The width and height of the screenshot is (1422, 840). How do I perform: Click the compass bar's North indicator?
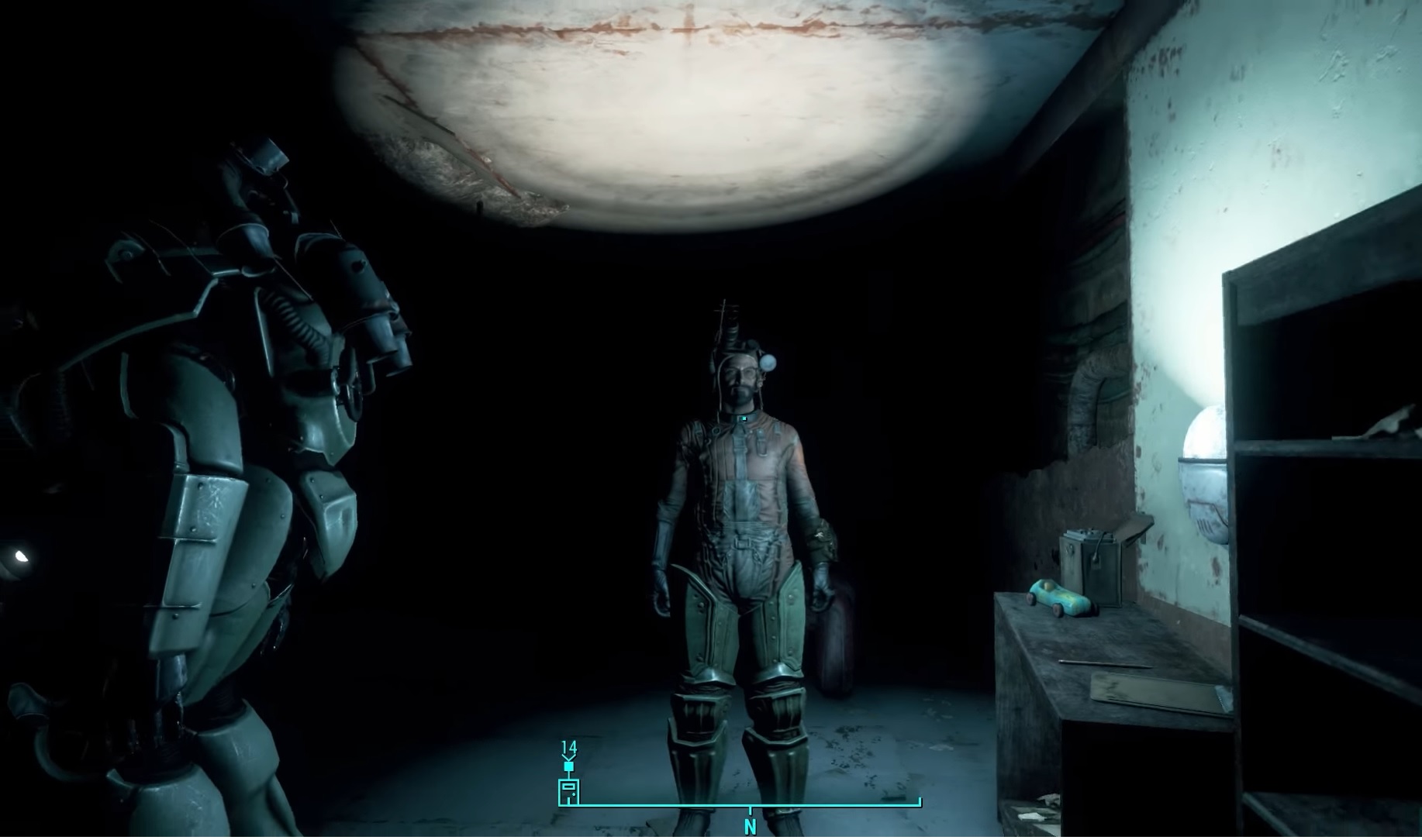[x=750, y=827]
